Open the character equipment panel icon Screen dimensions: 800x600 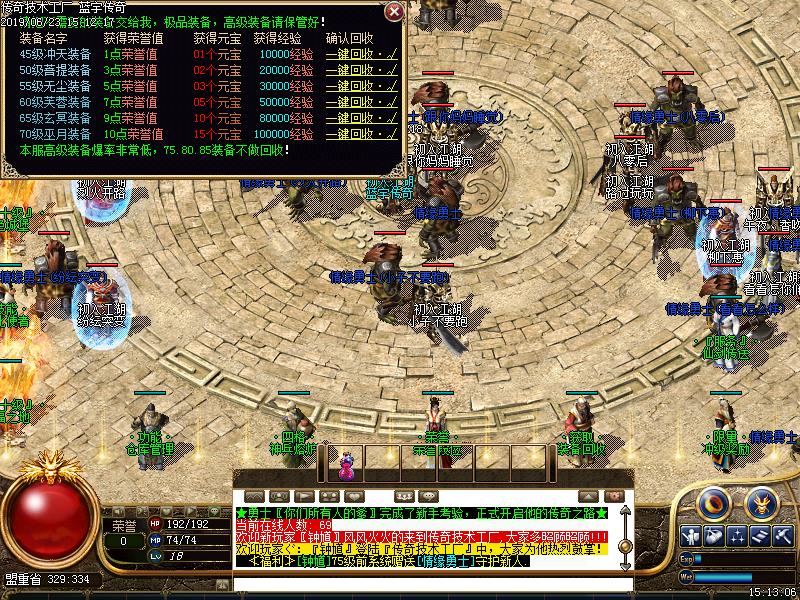click(x=690, y=536)
